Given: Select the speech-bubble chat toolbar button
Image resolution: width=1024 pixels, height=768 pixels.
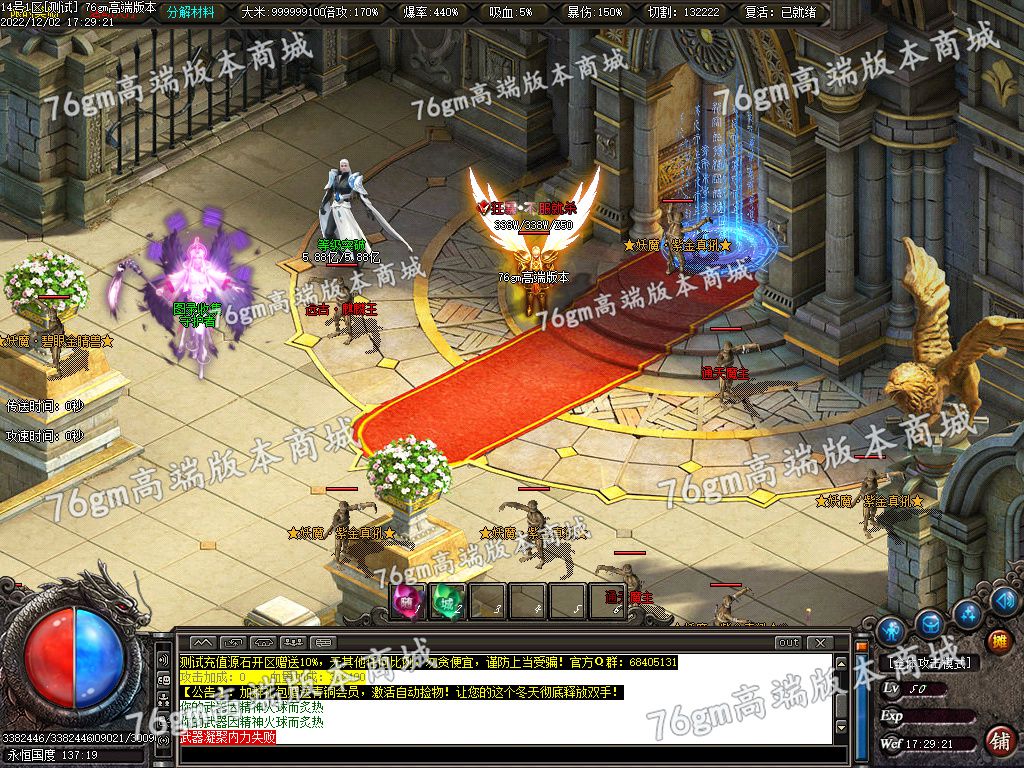Looking at the screenshot, I should click(x=325, y=642).
